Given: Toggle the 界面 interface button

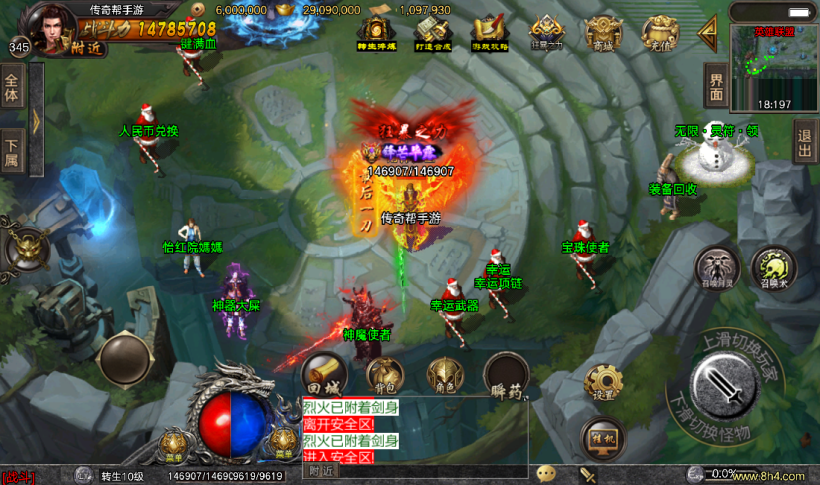Looking at the screenshot, I should (715, 86).
